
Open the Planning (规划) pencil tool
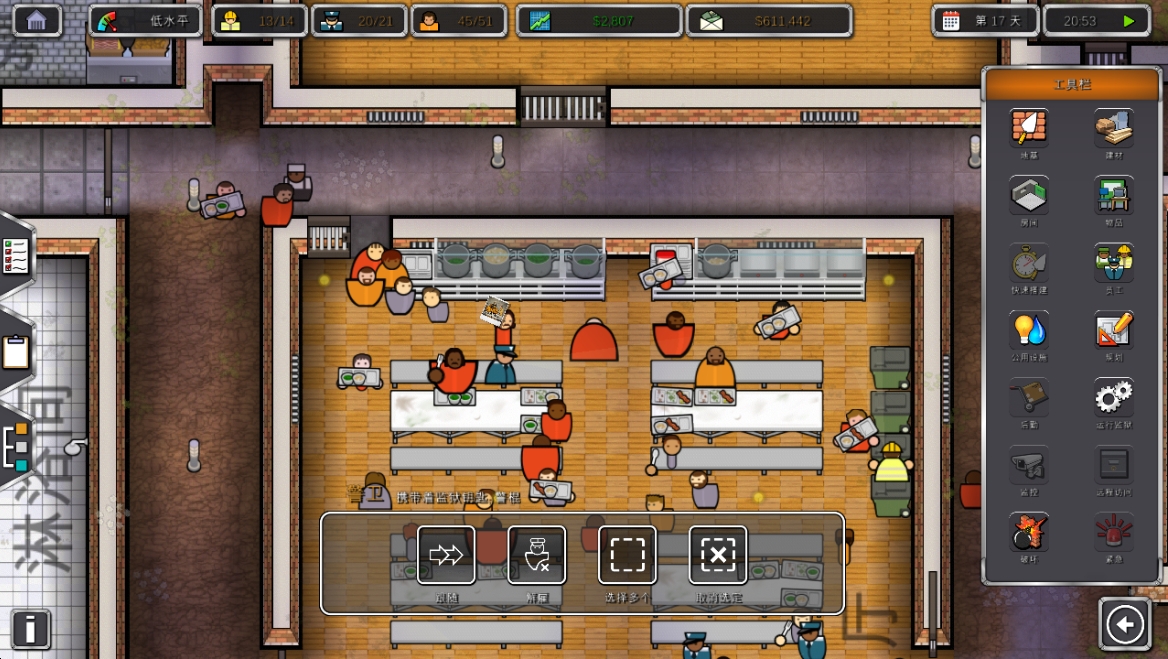[x=1113, y=330]
